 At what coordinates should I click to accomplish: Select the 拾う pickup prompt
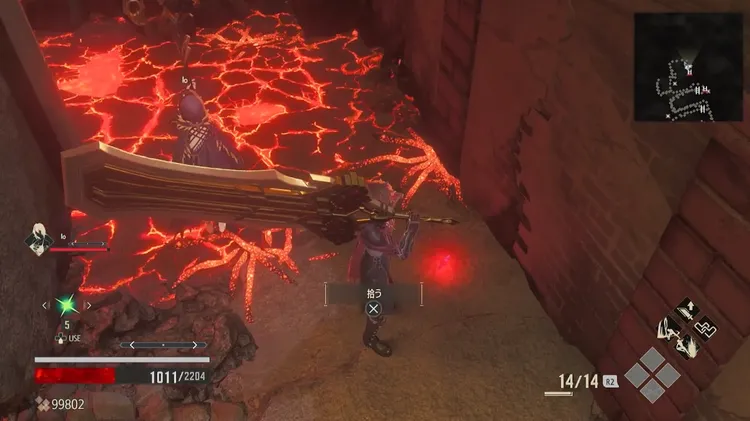pos(373,298)
